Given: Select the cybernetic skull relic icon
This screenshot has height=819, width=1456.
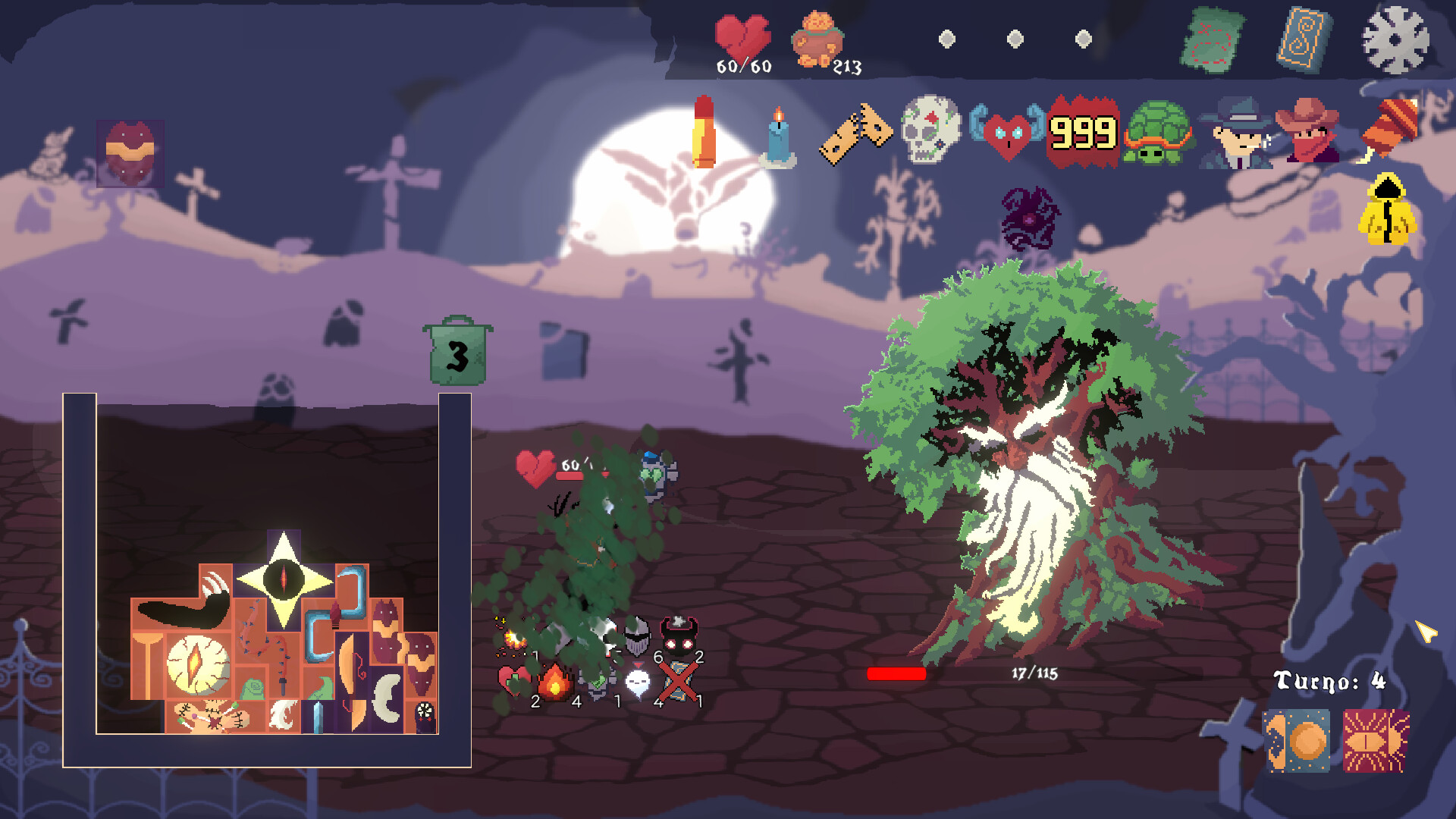Looking at the screenshot, I should pyautogui.click(x=932, y=130).
